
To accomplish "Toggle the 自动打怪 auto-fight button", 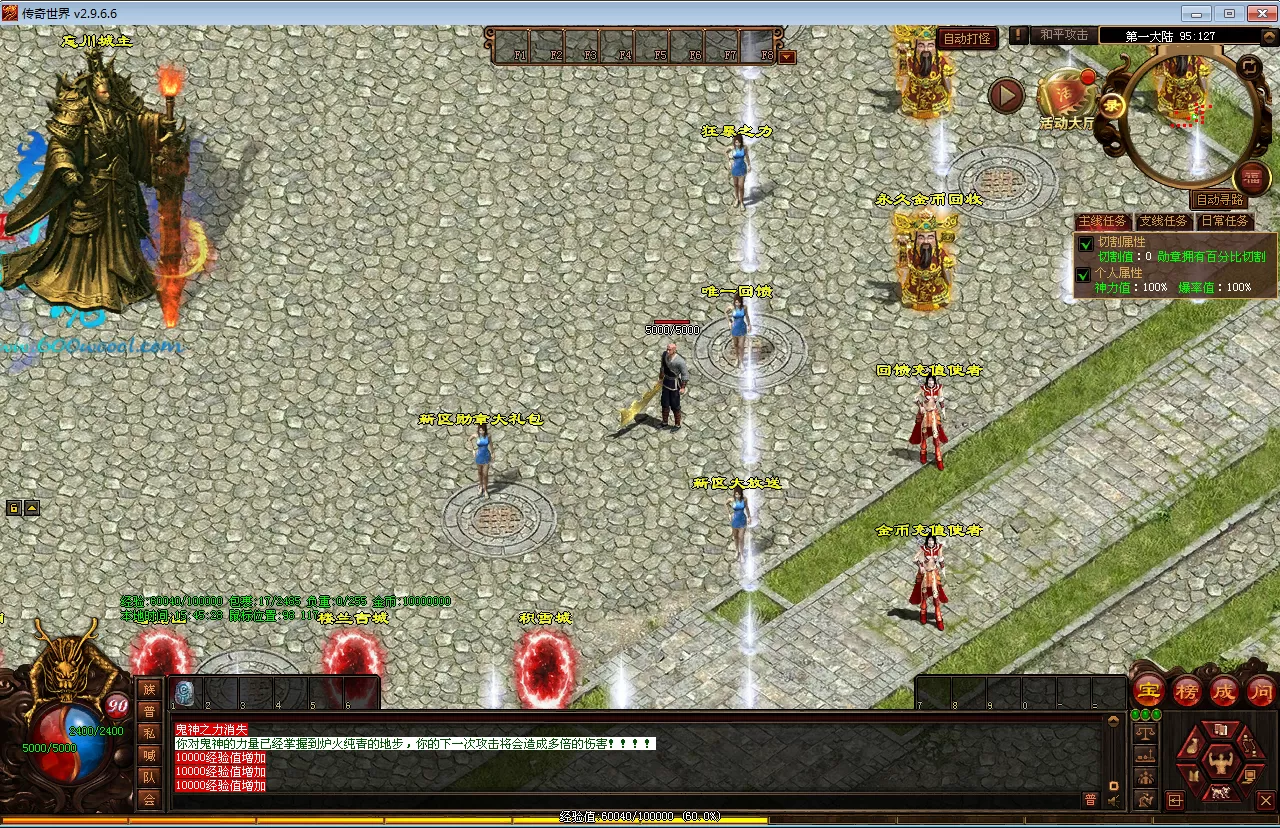I will (967, 39).
